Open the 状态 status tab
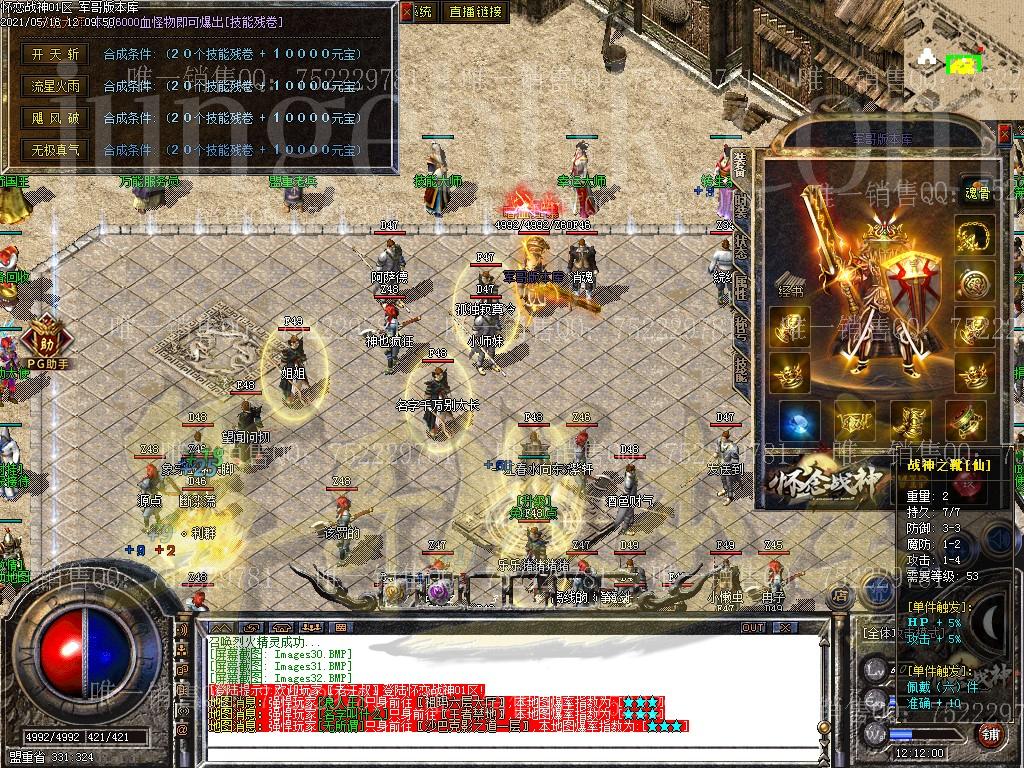This screenshot has width=1024, height=768. pos(740,248)
